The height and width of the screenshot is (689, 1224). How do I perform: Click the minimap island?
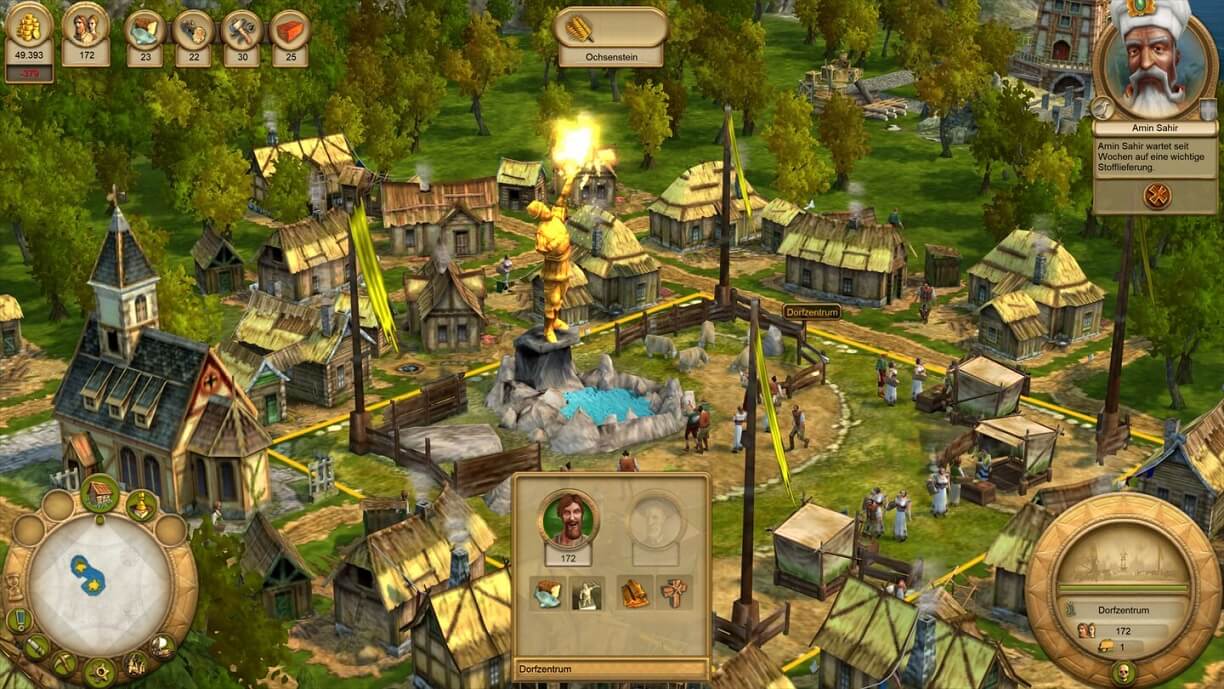89,577
